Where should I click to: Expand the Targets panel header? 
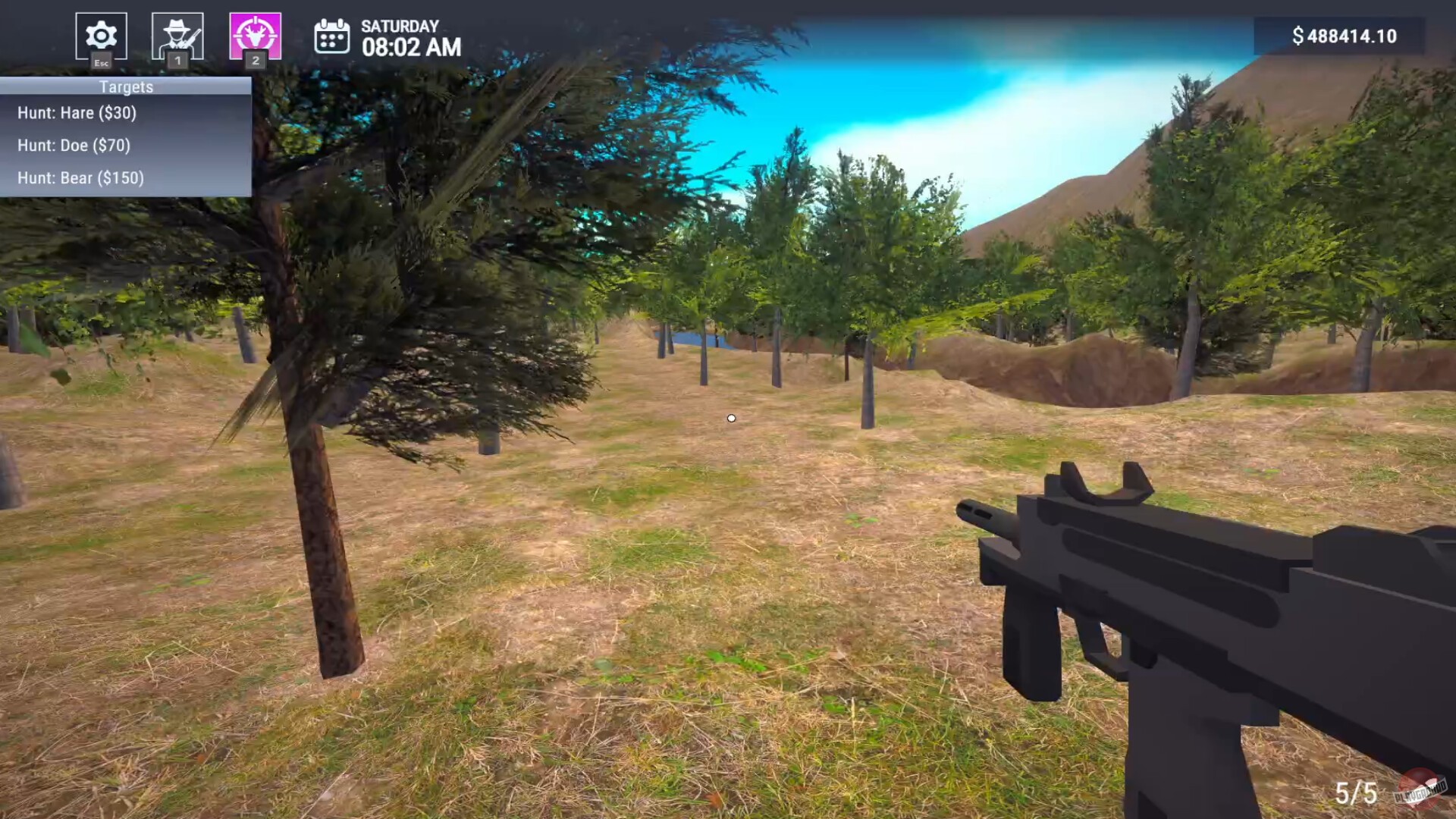click(125, 86)
